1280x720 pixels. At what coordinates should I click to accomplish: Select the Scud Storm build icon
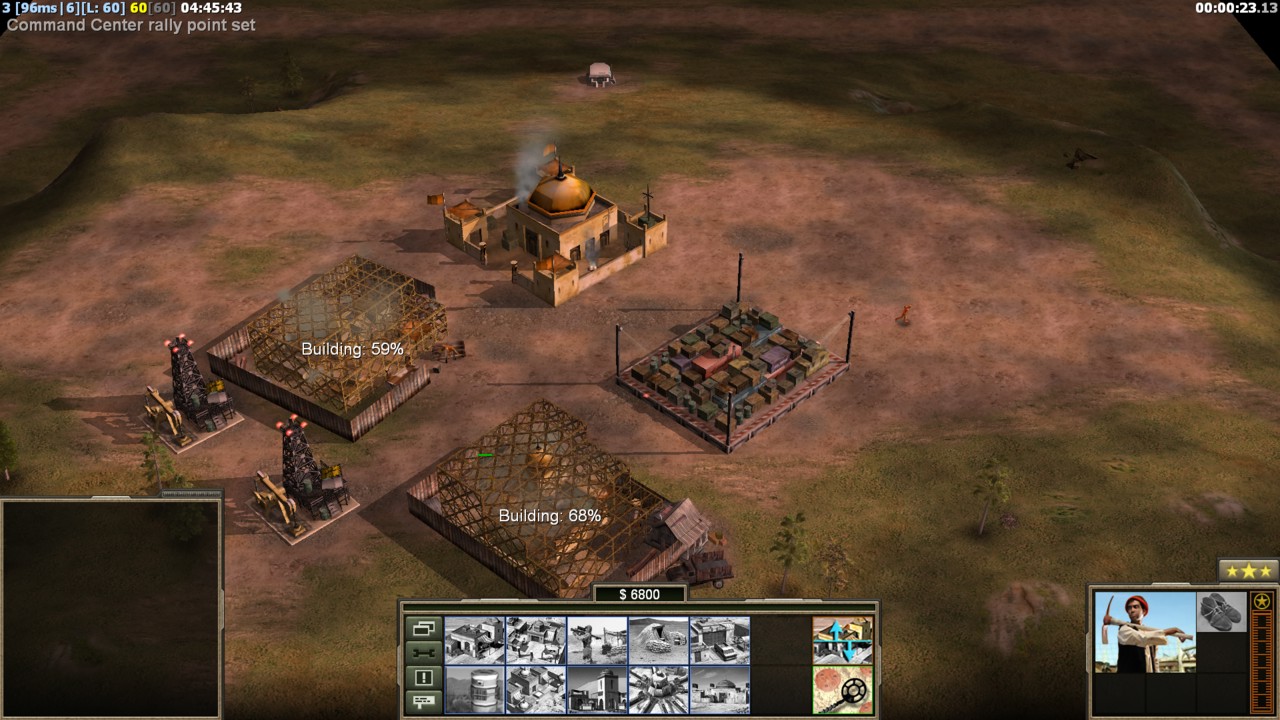coord(658,690)
